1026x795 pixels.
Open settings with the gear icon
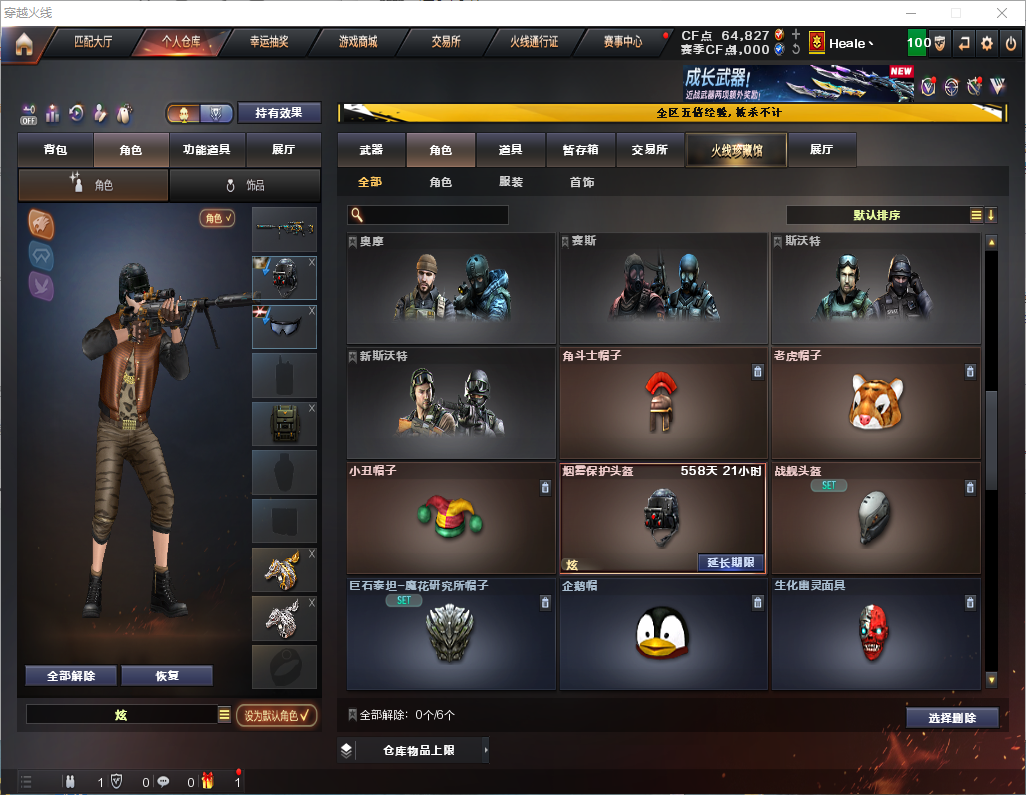tap(987, 43)
